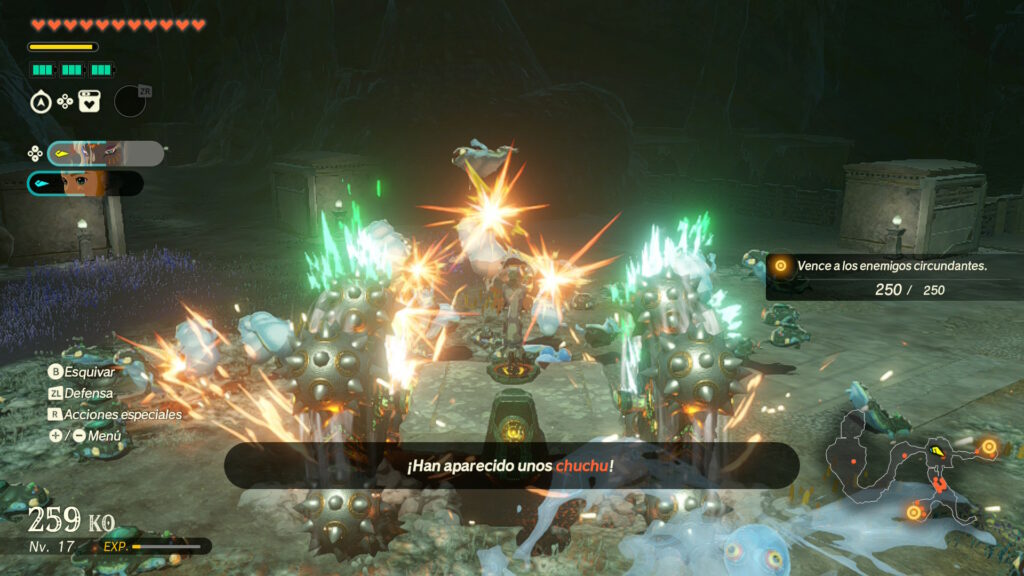The image size is (1024, 576).
Task: Select the blonde character portrait bar
Action: tap(85, 184)
